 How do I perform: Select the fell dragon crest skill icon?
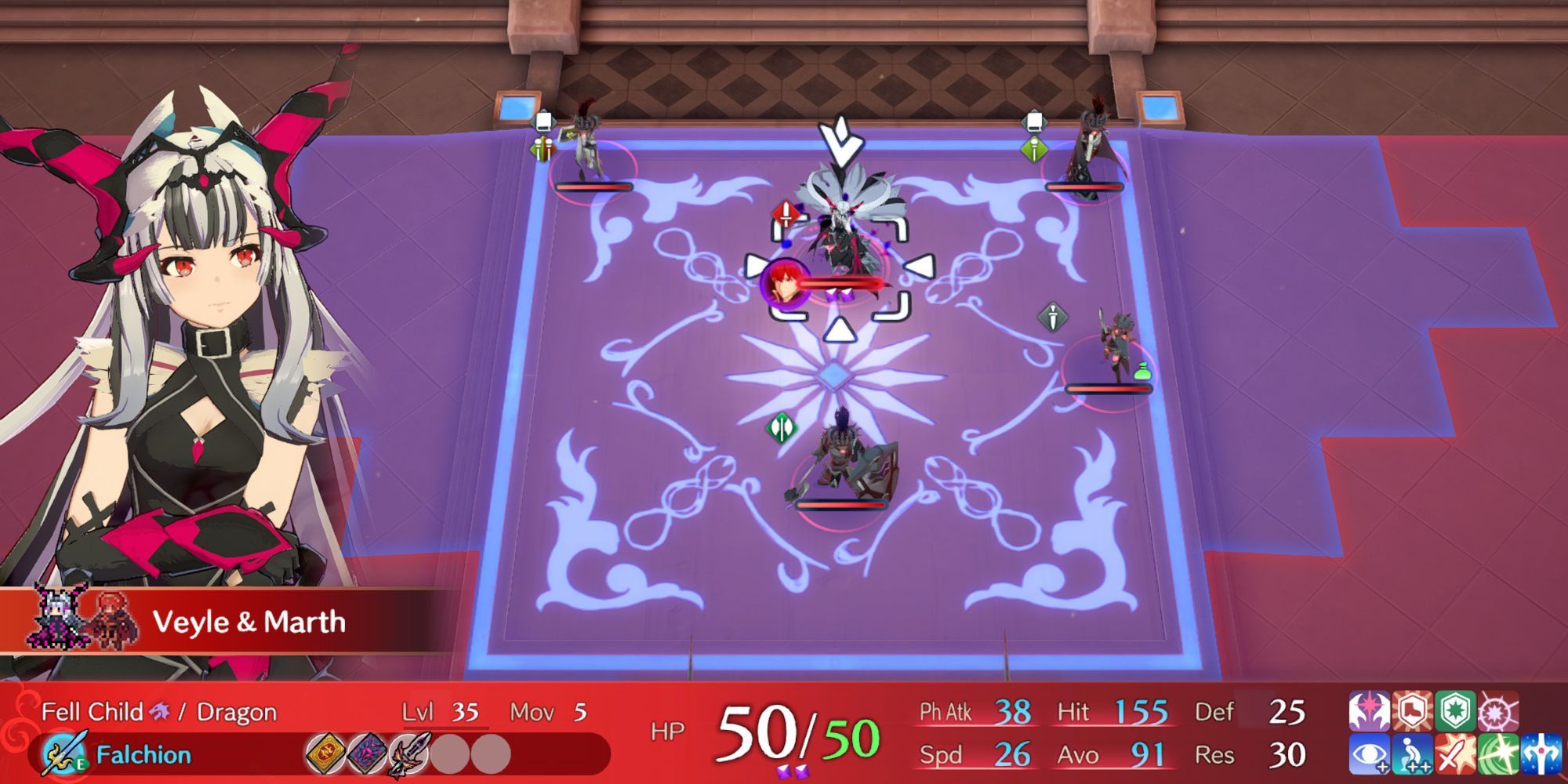tap(1369, 711)
